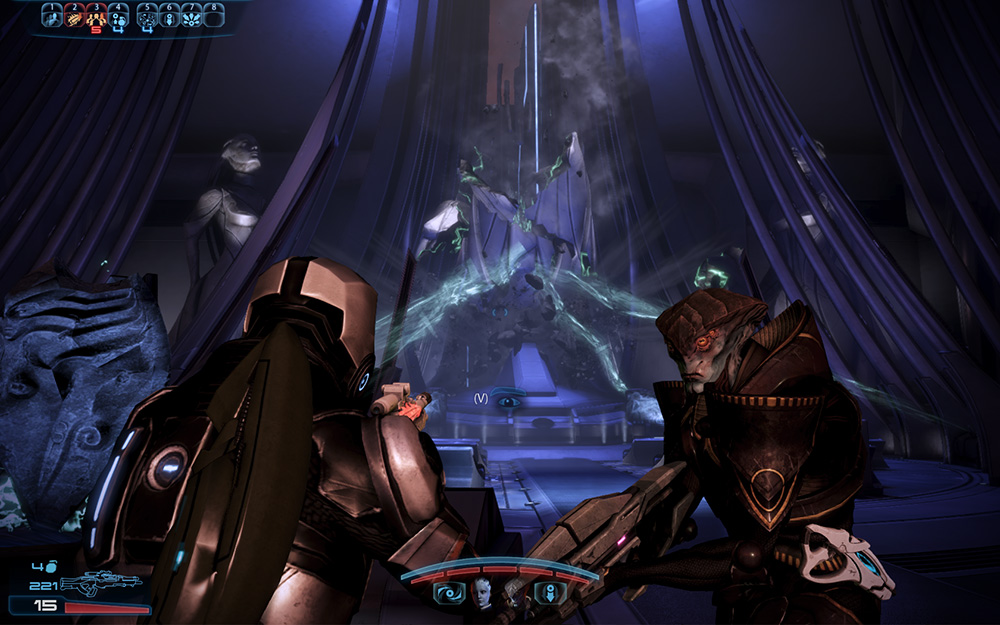
Task: Select the grenade count icon
Action: tap(49, 565)
